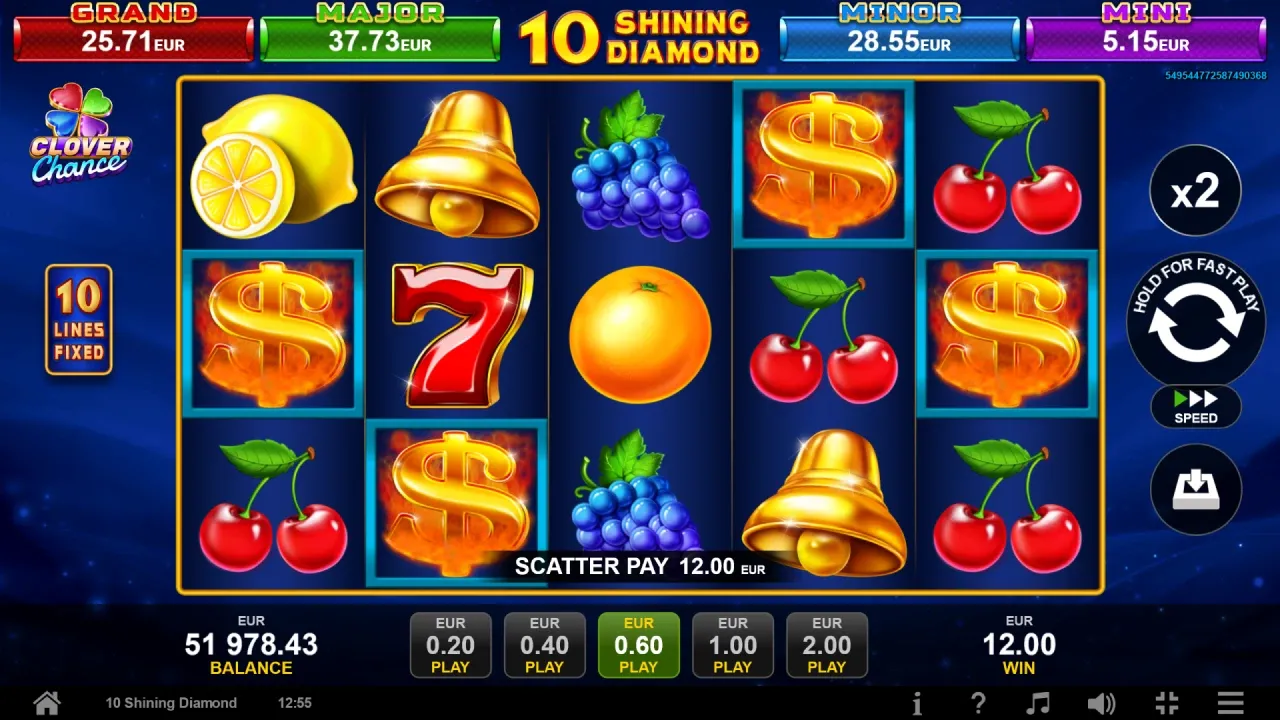Open the hamburger menu
1280x720 pixels.
pos(1232,703)
